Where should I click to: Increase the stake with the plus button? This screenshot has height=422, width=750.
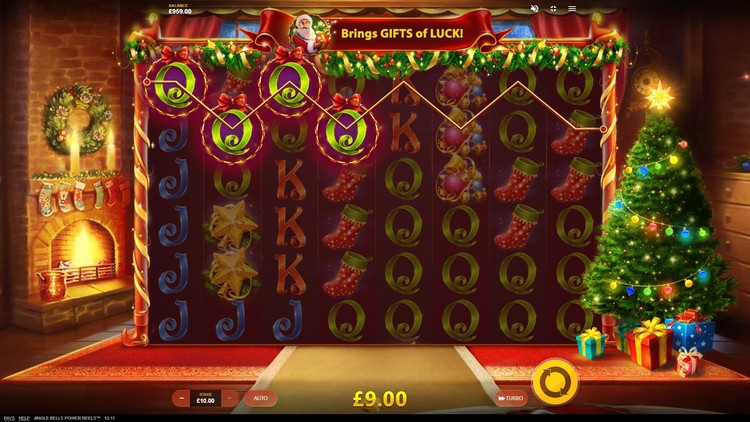point(231,398)
